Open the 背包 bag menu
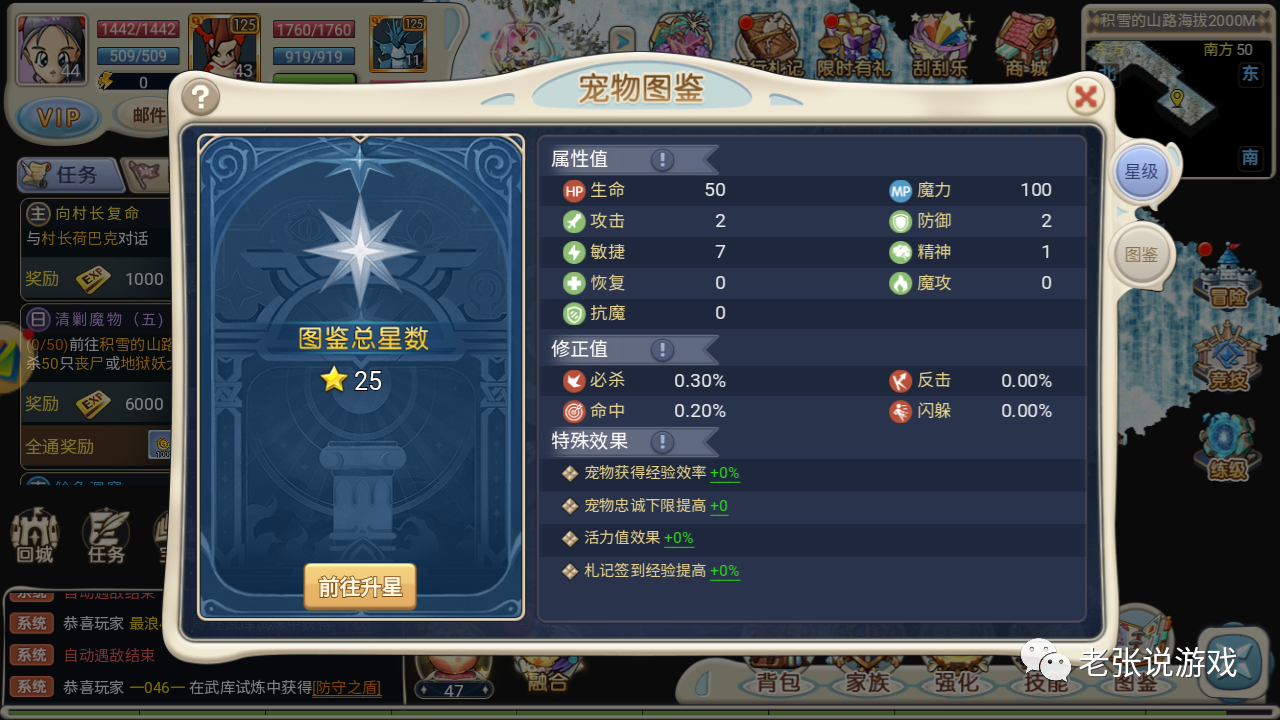Screen dimensions: 1280x720 [778, 683]
